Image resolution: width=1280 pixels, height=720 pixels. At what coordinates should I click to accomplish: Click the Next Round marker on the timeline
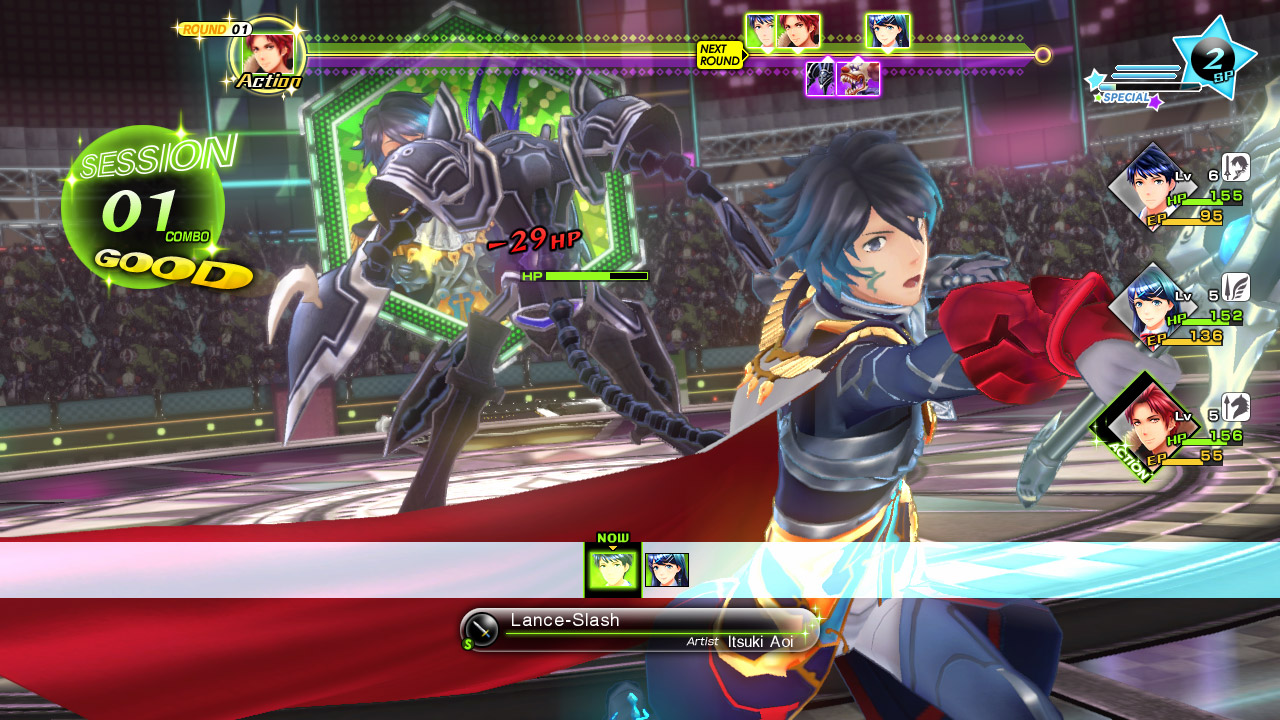click(719, 55)
